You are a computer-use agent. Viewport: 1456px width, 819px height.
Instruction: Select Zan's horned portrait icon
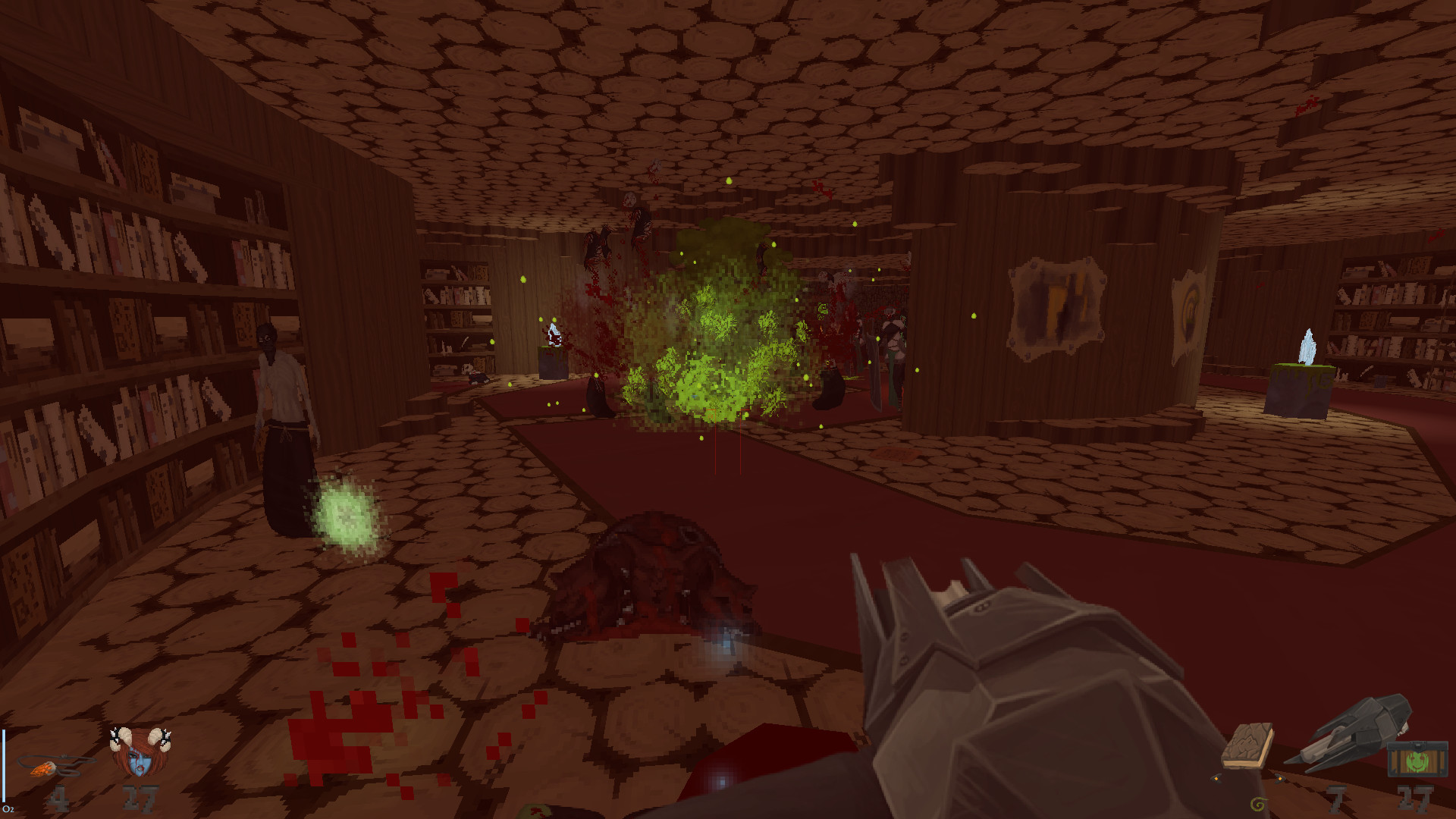pyautogui.click(x=140, y=754)
